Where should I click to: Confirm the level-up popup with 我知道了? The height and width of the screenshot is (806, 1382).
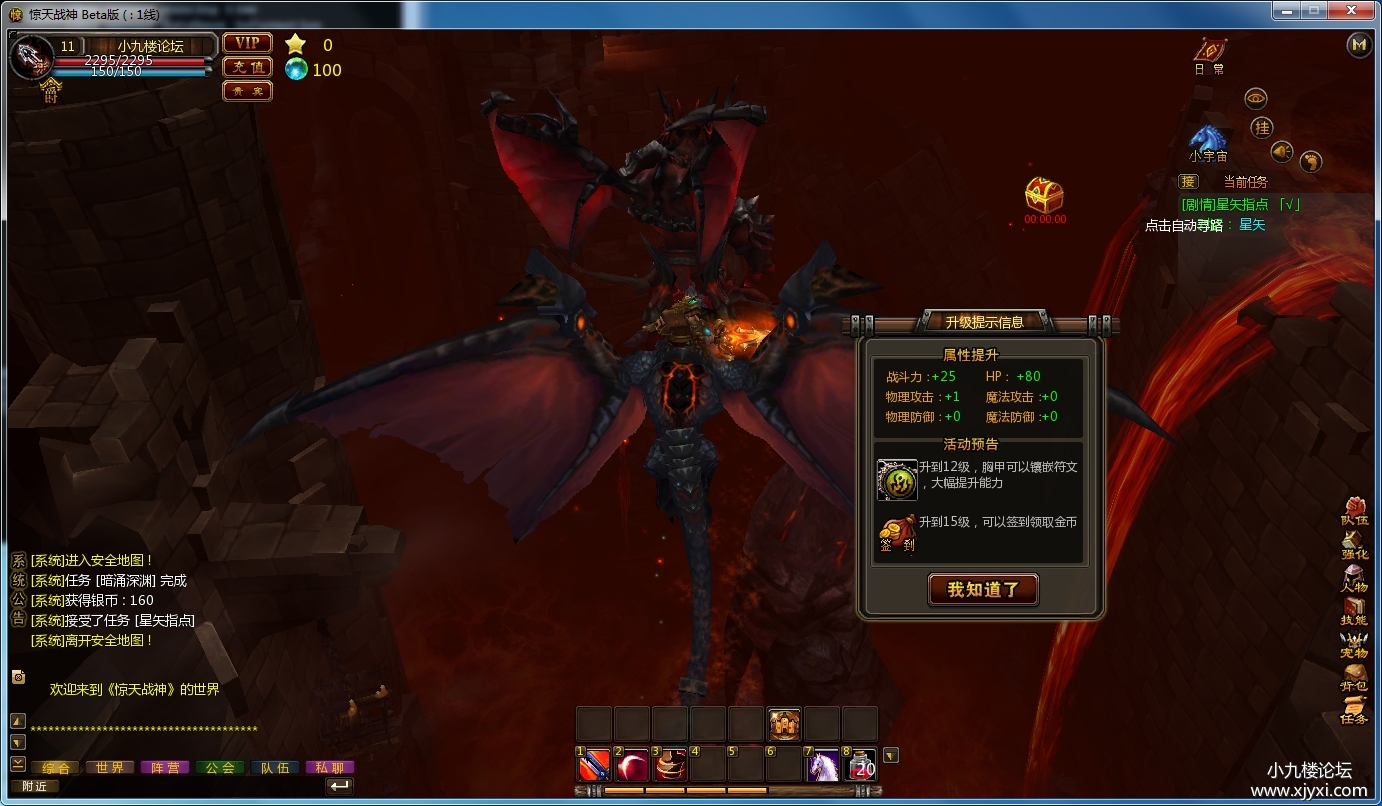983,589
